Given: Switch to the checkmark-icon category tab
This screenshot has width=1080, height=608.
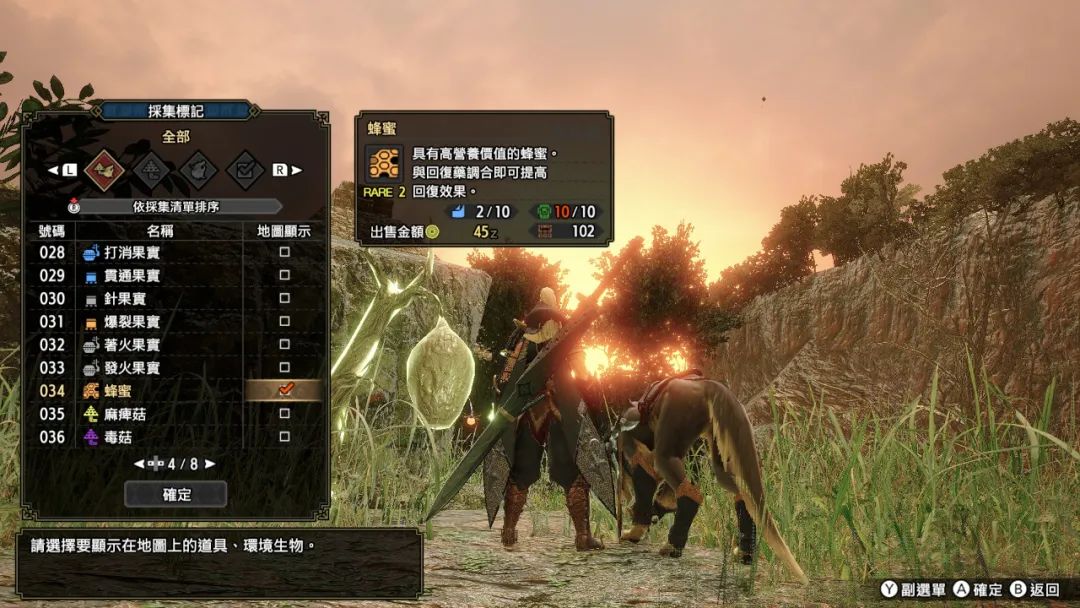Looking at the screenshot, I should (x=244, y=170).
